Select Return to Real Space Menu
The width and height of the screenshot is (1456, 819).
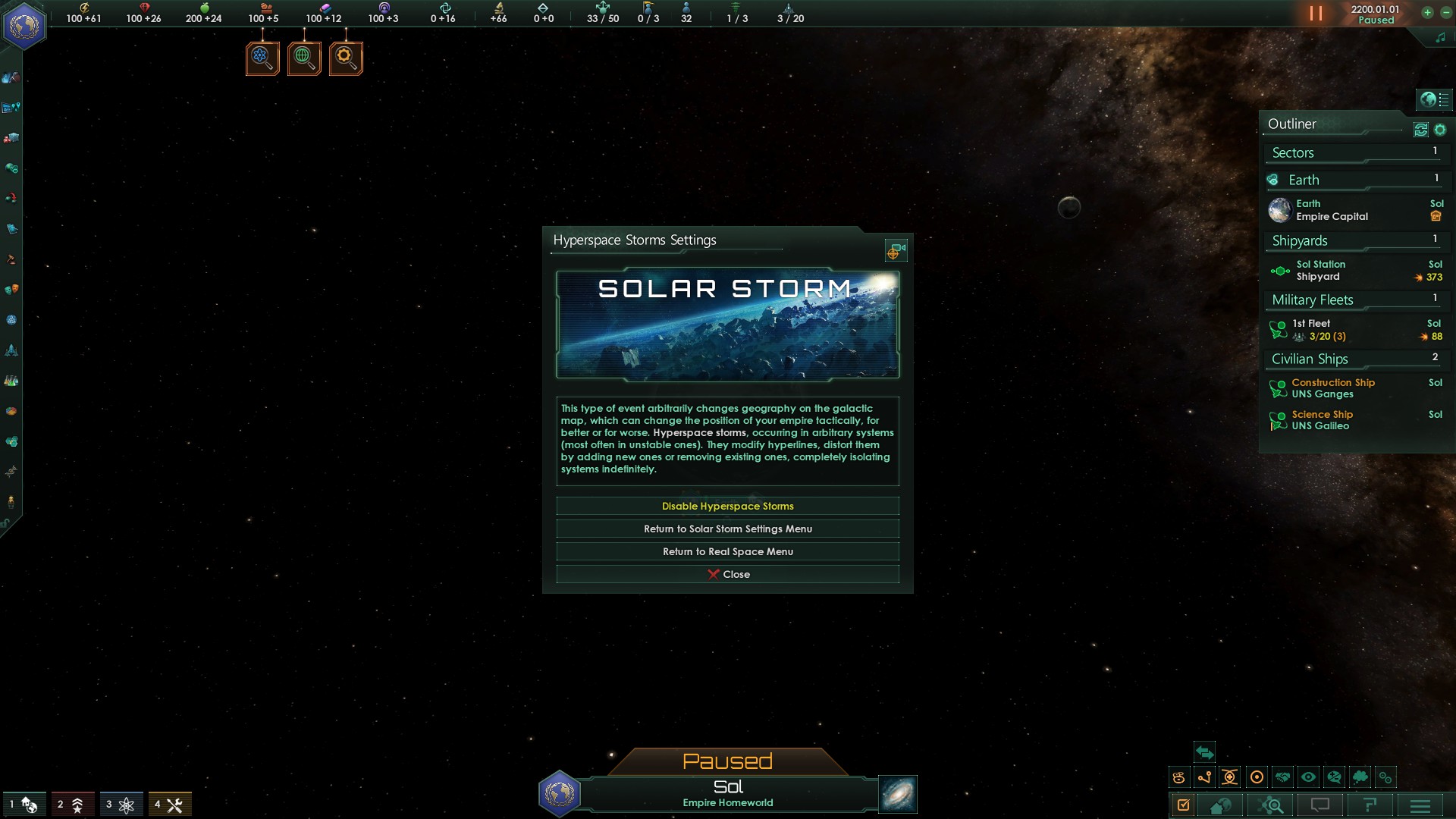[x=727, y=551]
